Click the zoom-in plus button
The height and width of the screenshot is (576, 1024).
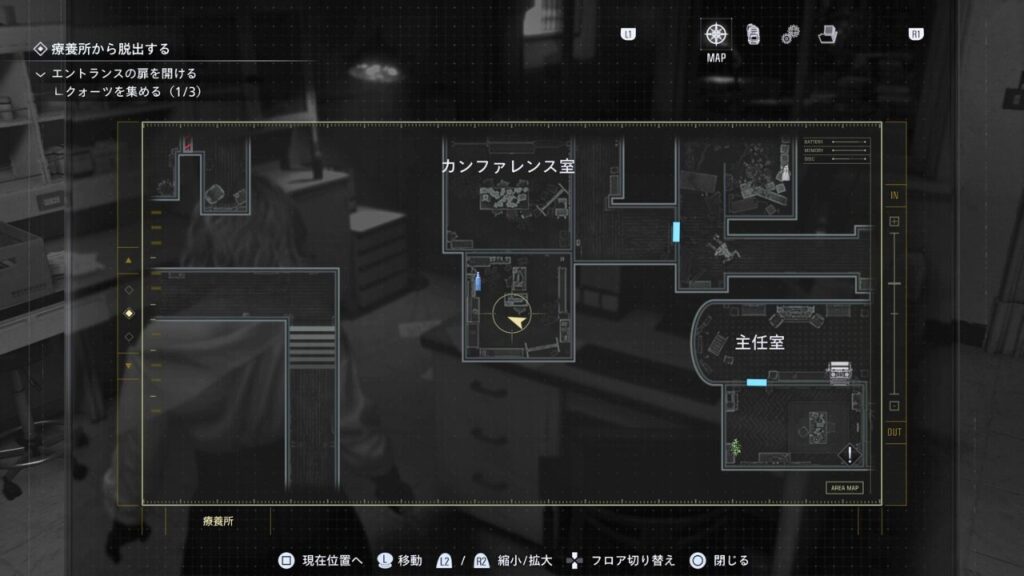click(x=894, y=221)
